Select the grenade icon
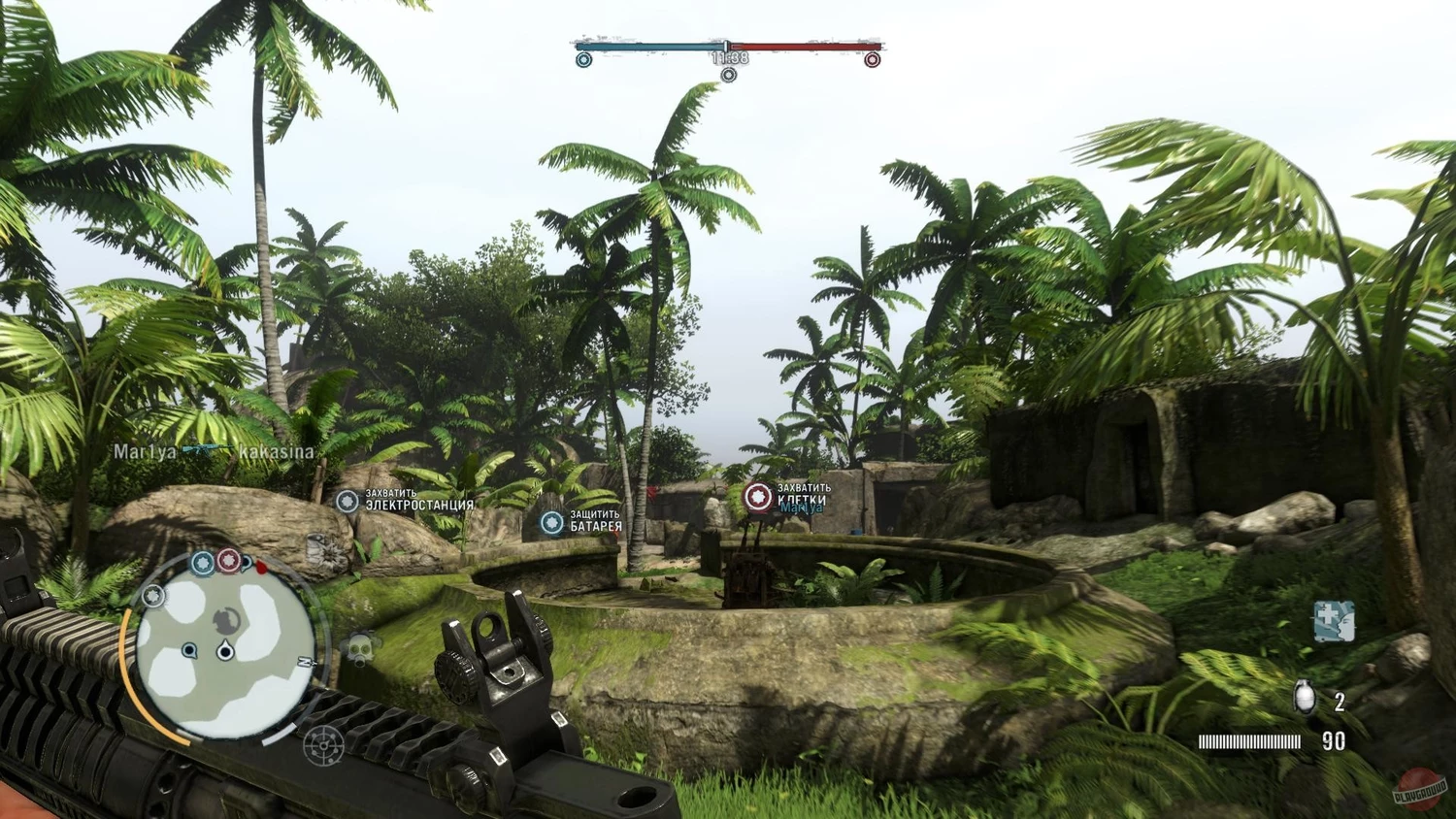This screenshot has height=819, width=1456. [x=1306, y=698]
